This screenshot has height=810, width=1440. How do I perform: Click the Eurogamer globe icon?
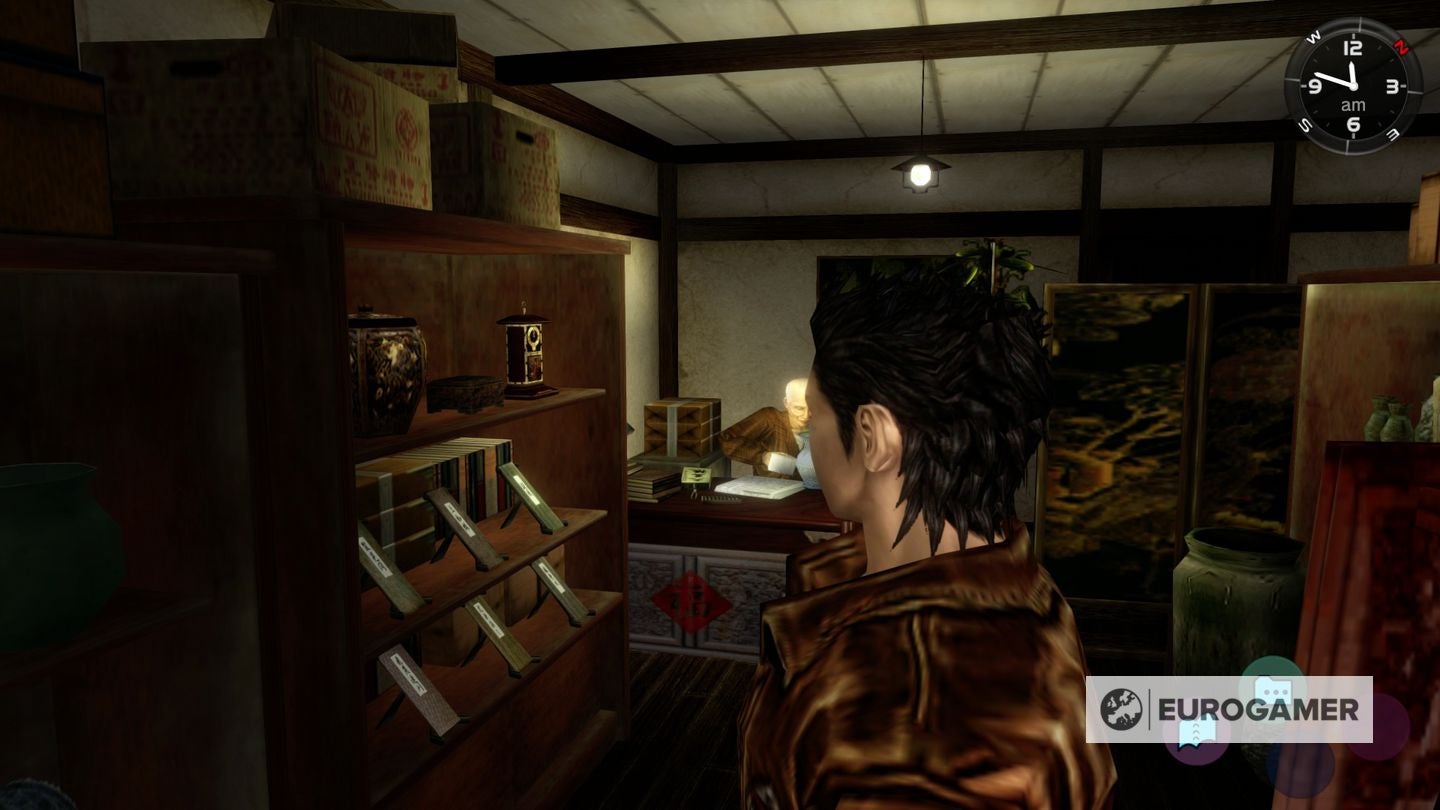tap(1122, 710)
